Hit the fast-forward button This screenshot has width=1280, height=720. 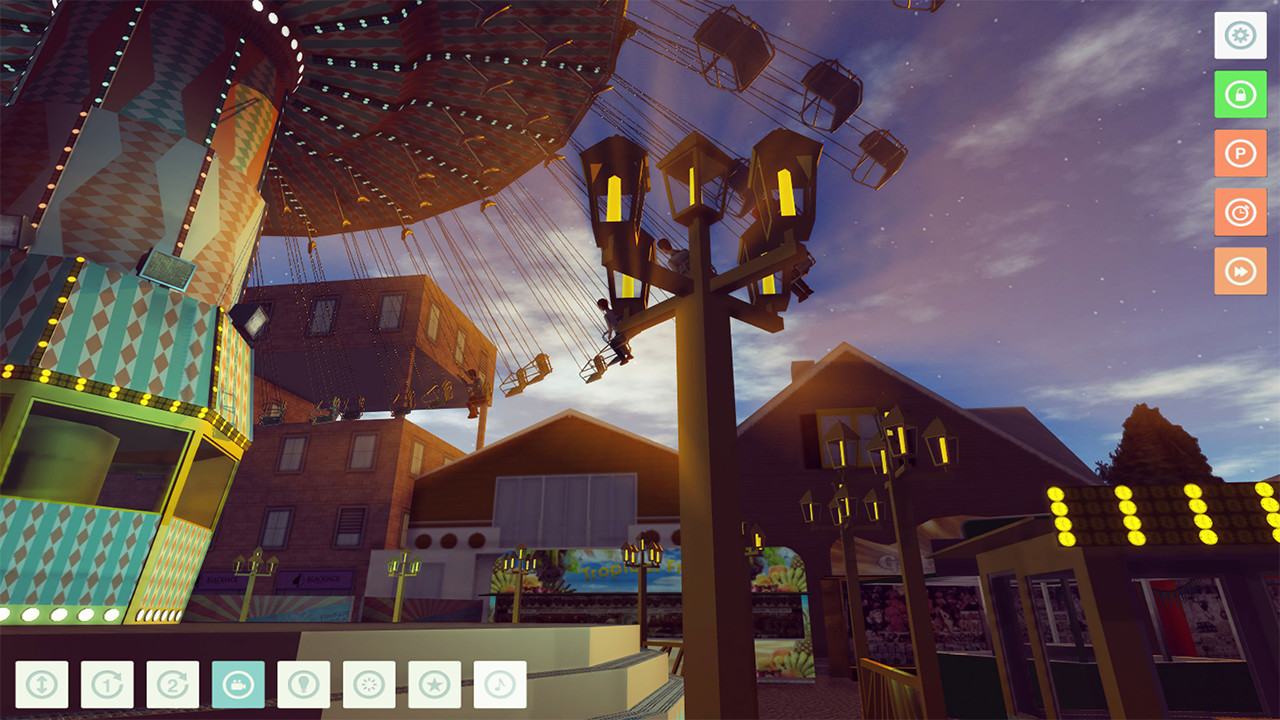click(x=1240, y=271)
